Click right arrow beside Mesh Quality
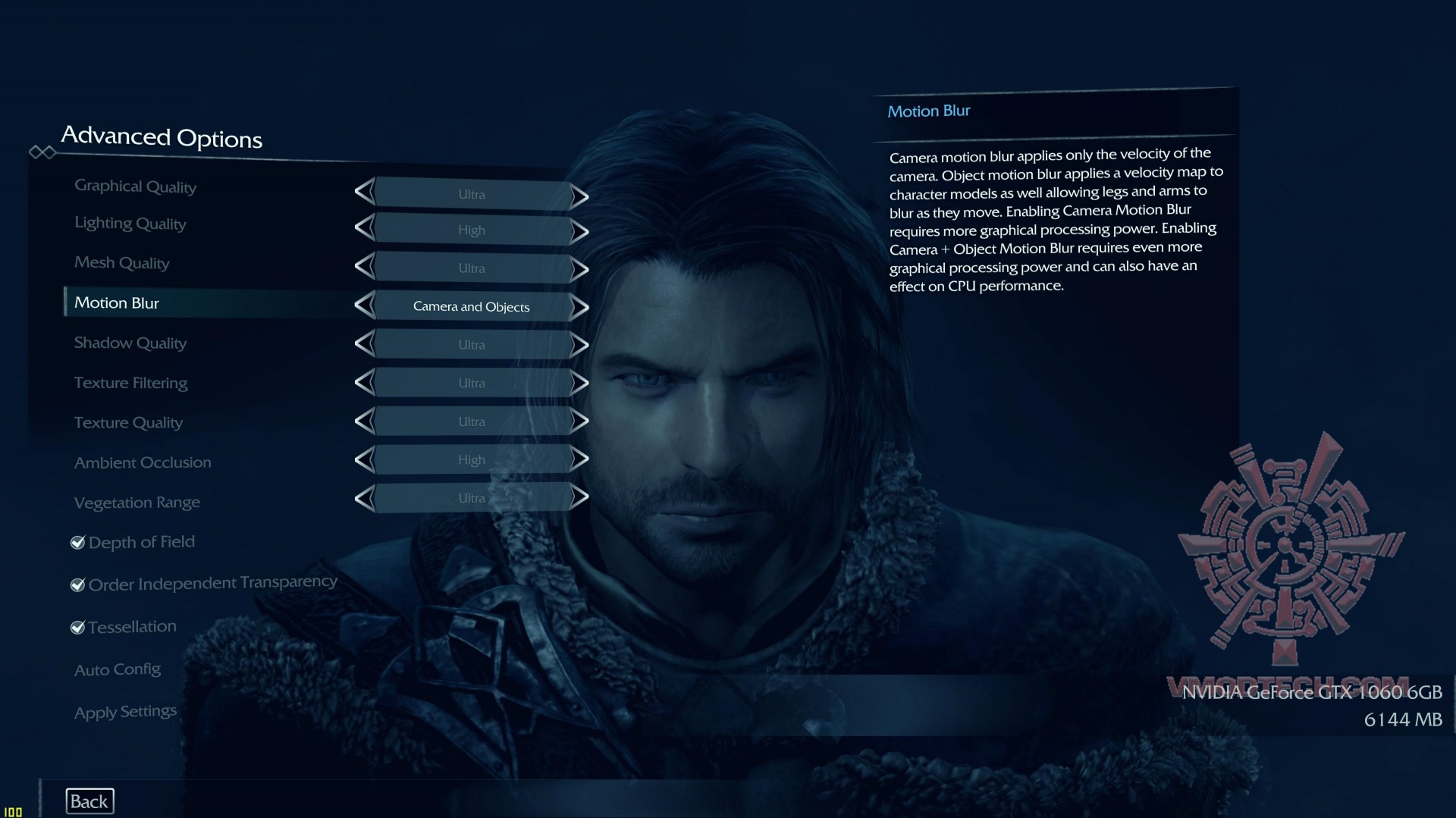The image size is (1456, 818). point(578,267)
